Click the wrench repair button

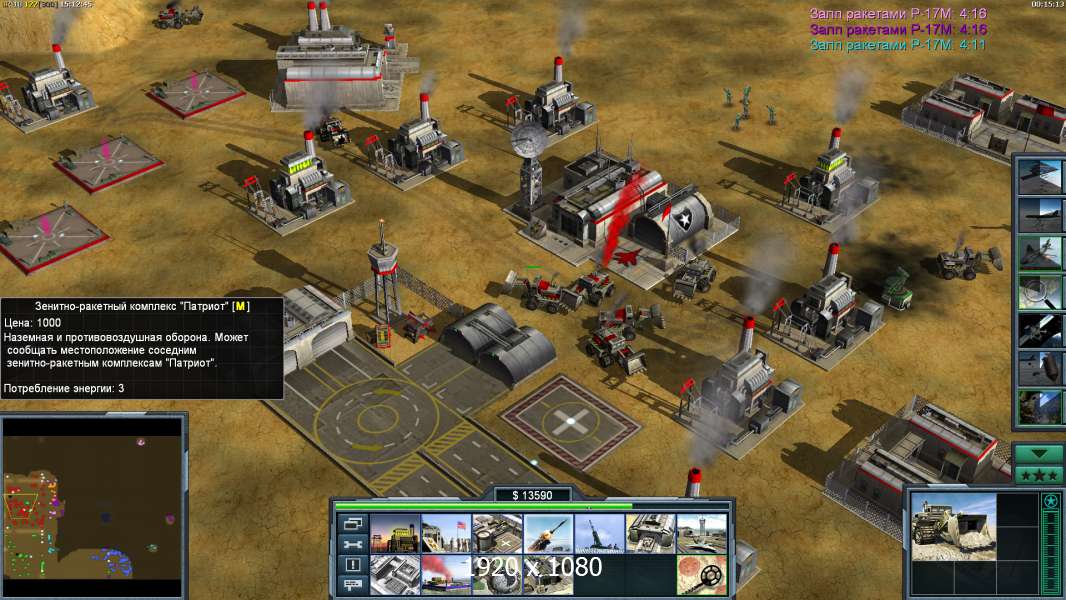tap(353, 543)
